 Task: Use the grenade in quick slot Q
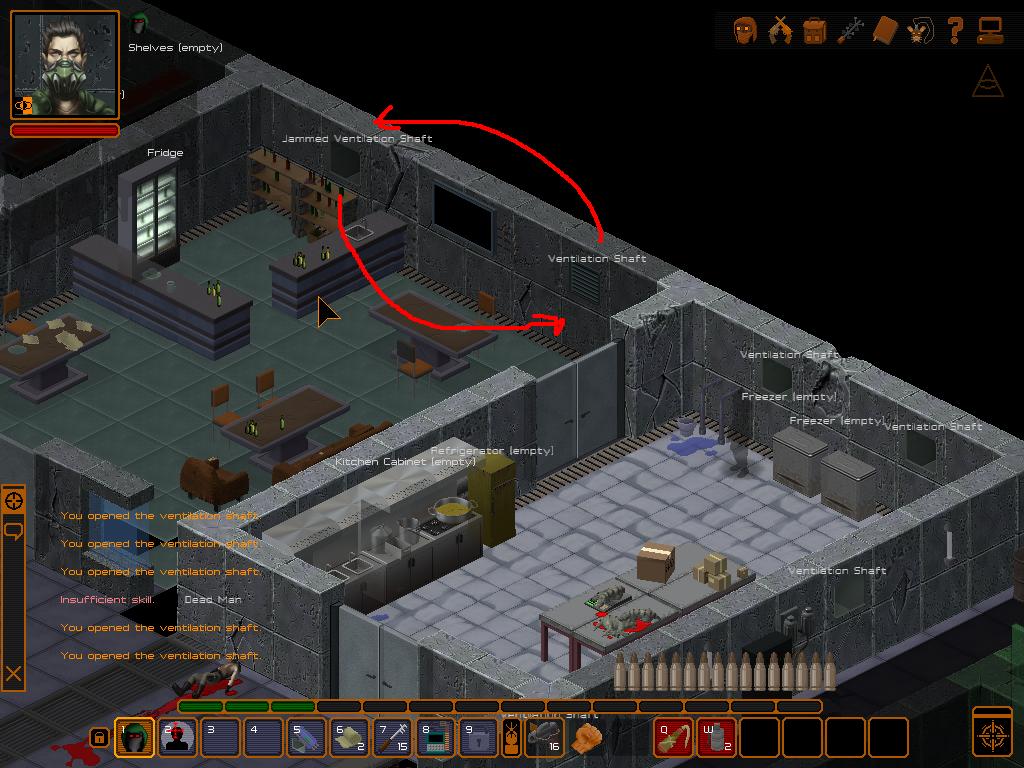(673, 738)
